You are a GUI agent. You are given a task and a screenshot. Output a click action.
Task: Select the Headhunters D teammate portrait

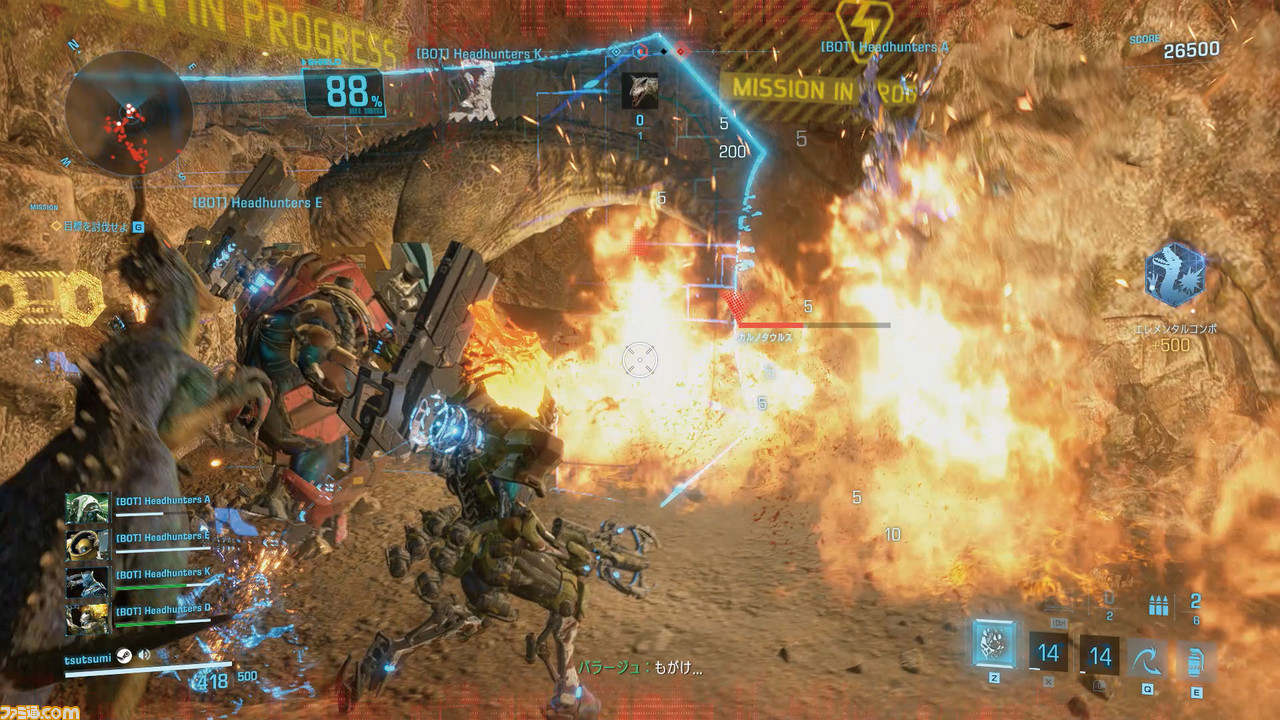pos(87,617)
